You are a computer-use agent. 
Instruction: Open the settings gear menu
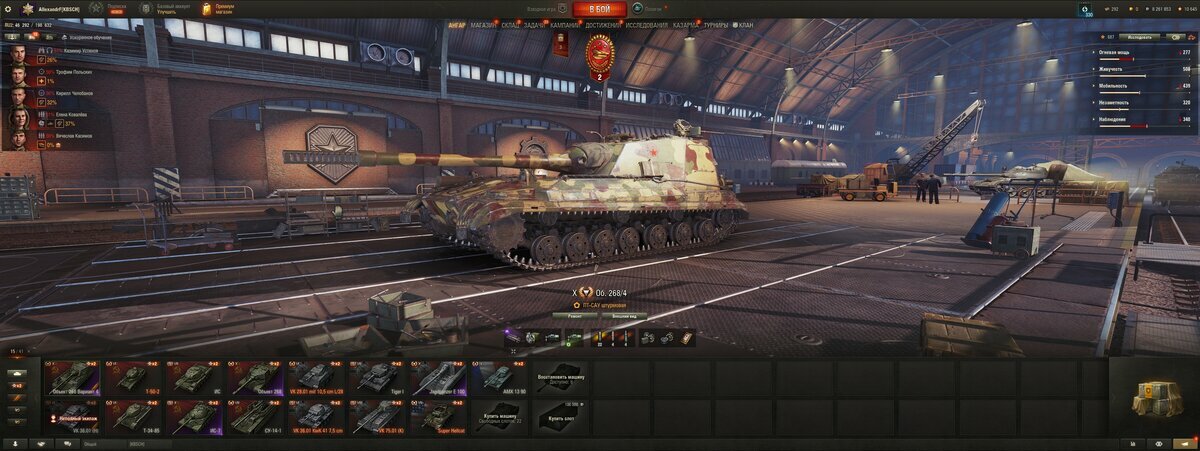(9, 9)
